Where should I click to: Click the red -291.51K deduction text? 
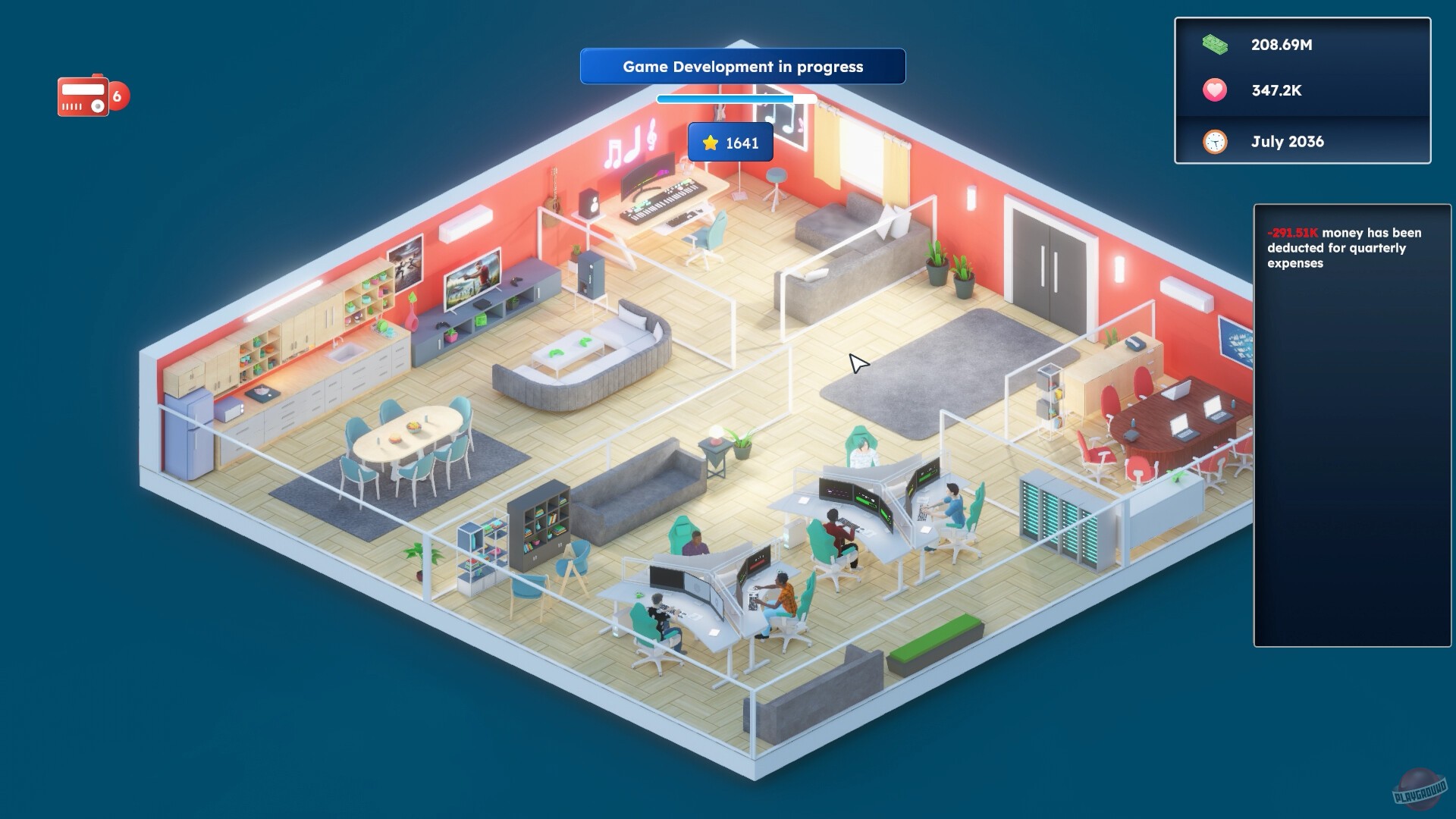pos(1292,233)
